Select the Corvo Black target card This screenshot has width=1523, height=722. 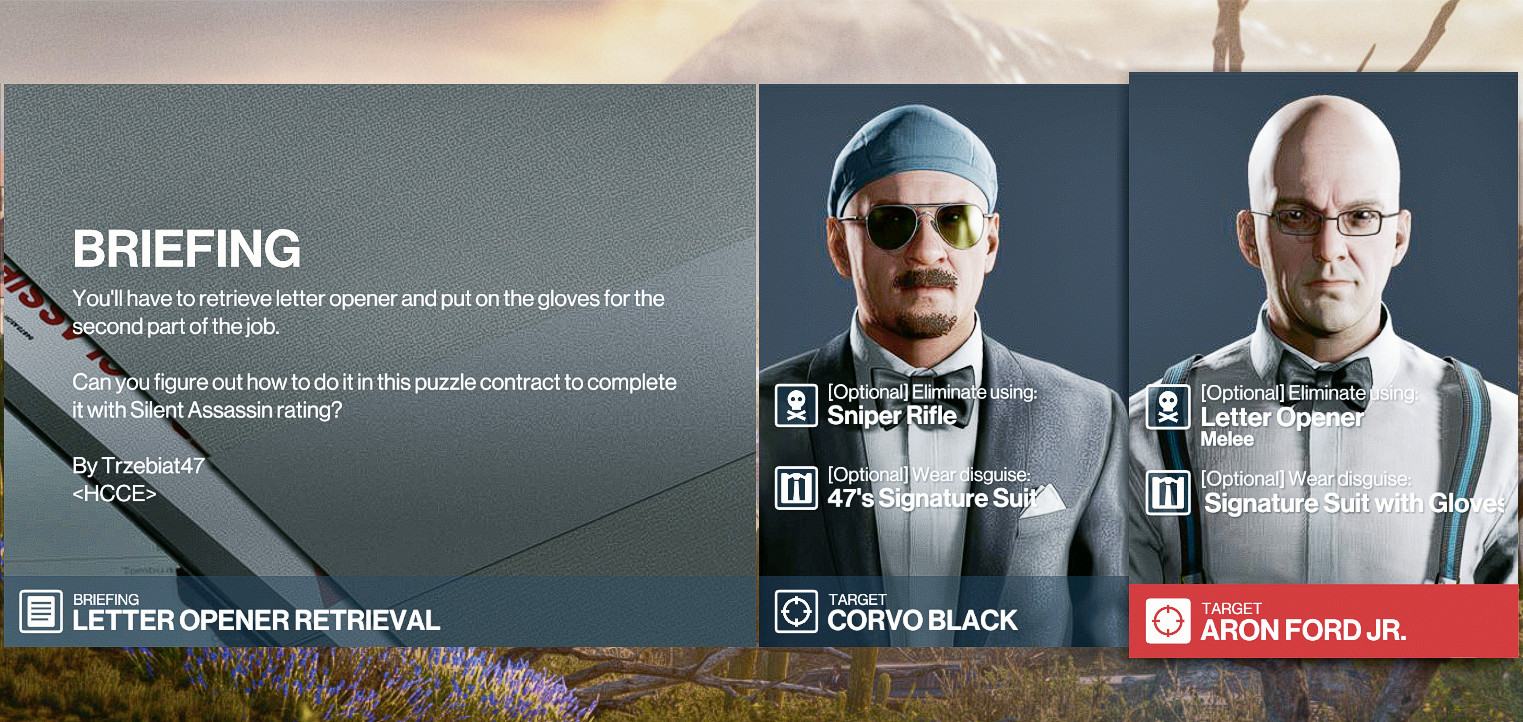(x=943, y=365)
